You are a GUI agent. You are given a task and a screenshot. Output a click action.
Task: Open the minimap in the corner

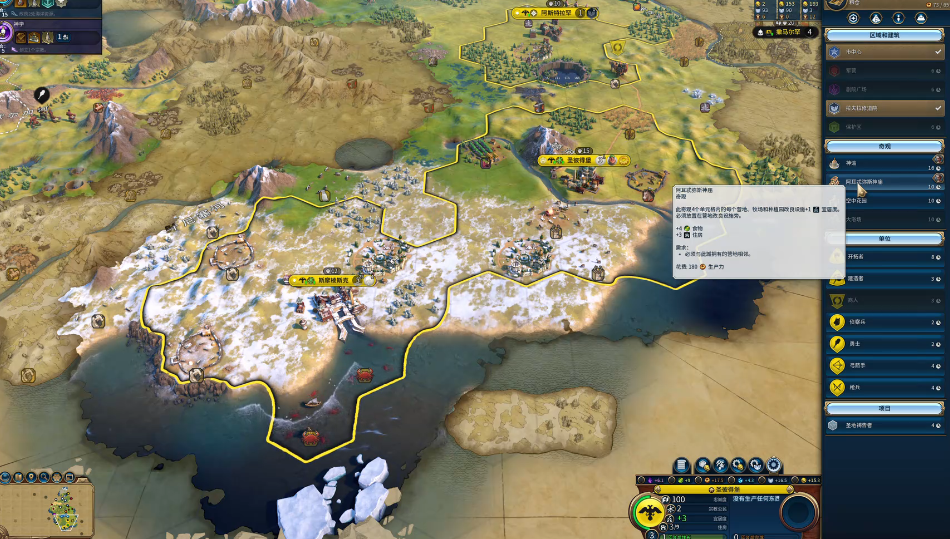coord(47,503)
